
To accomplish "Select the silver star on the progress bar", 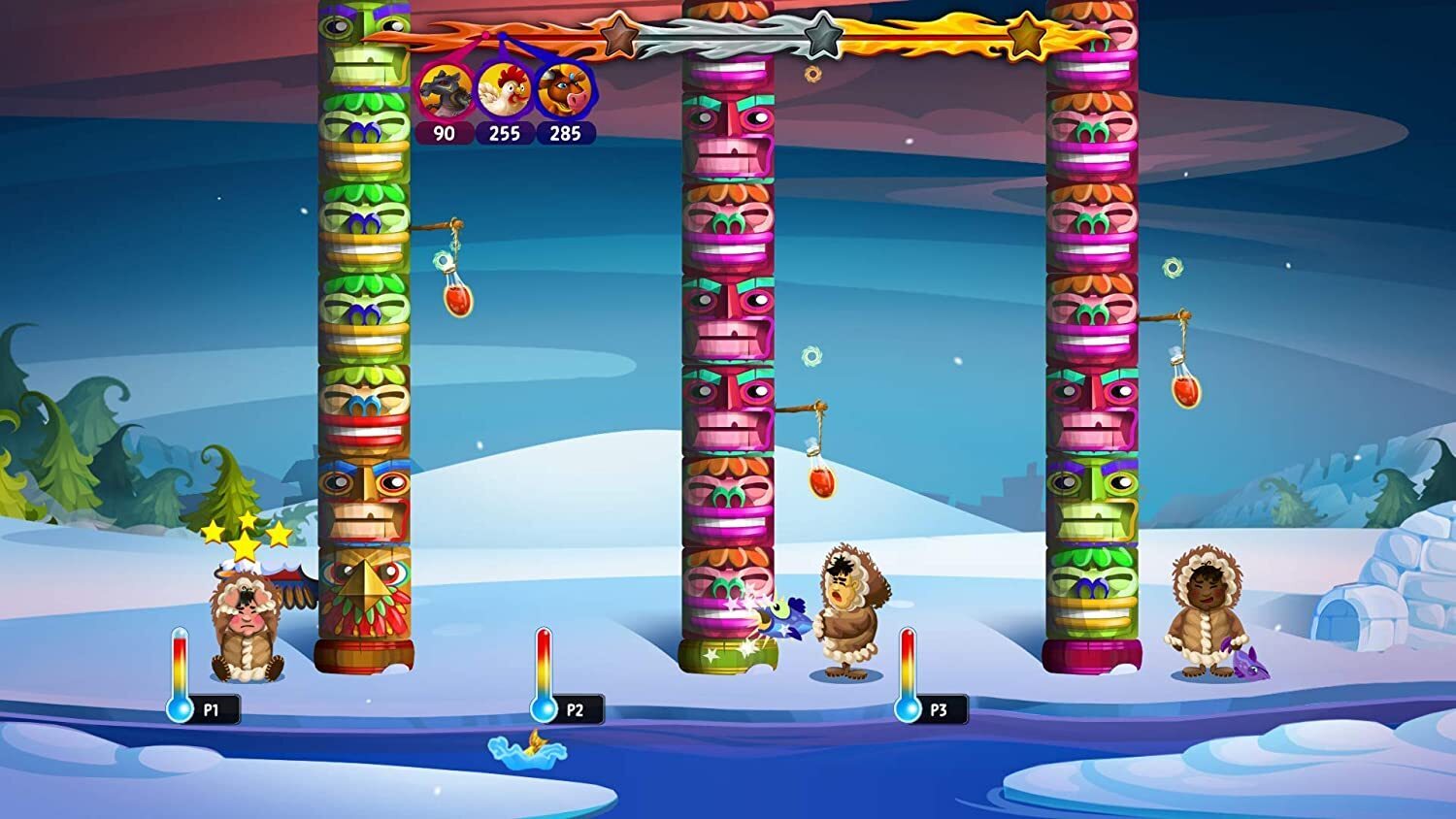I will click(x=822, y=37).
